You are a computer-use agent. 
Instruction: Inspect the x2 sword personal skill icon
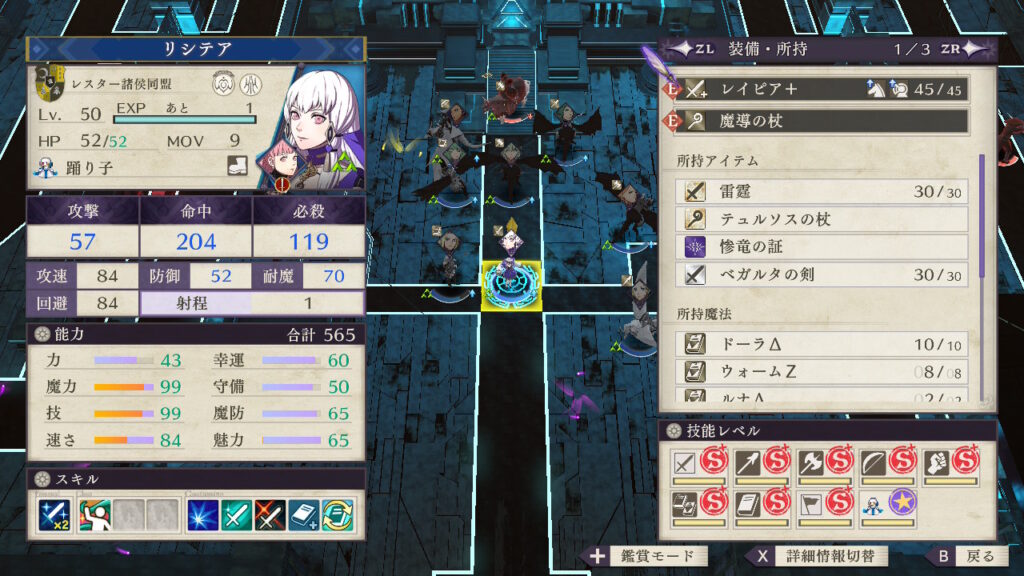tap(53, 514)
